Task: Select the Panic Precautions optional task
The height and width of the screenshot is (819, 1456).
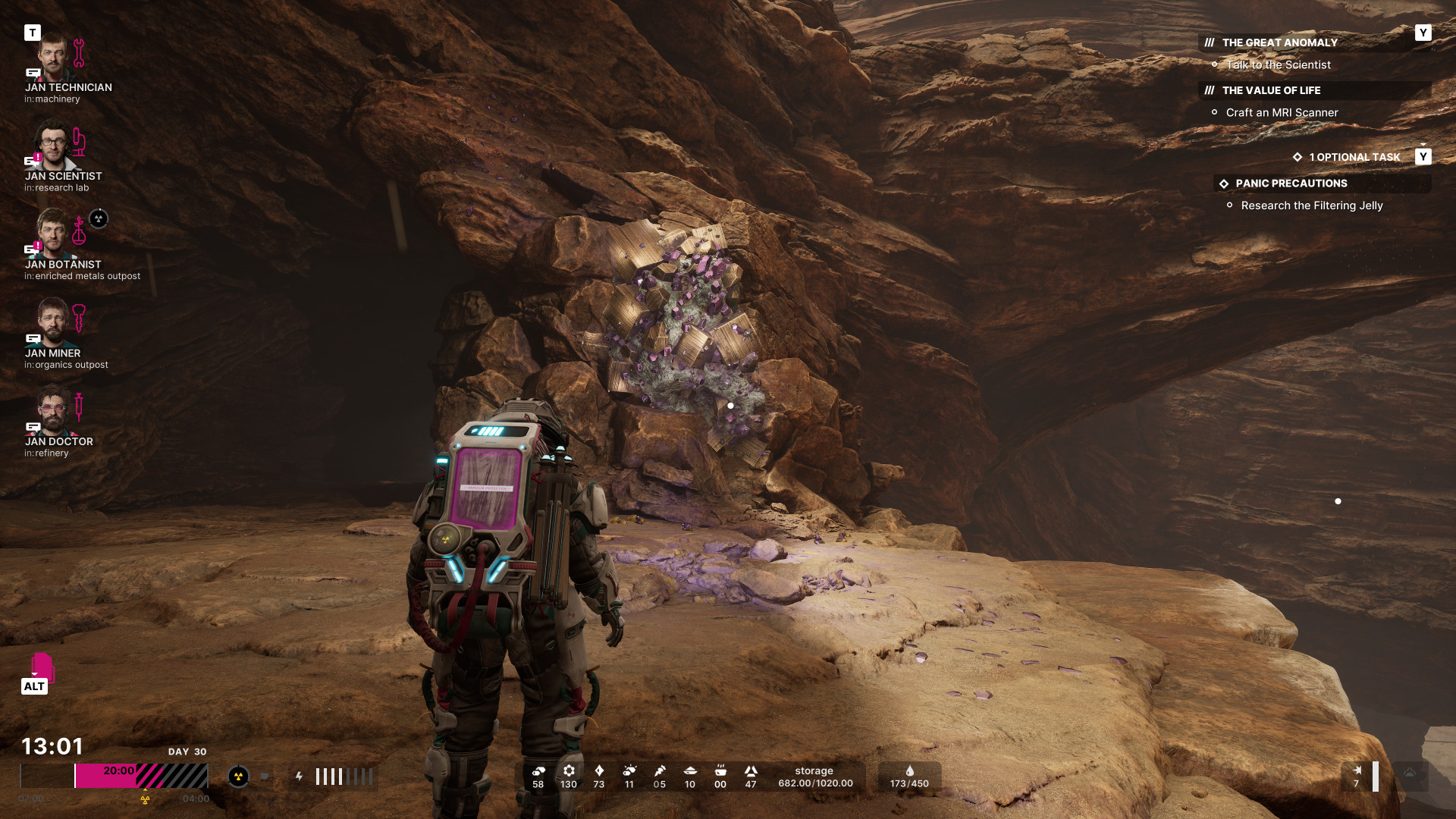Action: click(1291, 184)
